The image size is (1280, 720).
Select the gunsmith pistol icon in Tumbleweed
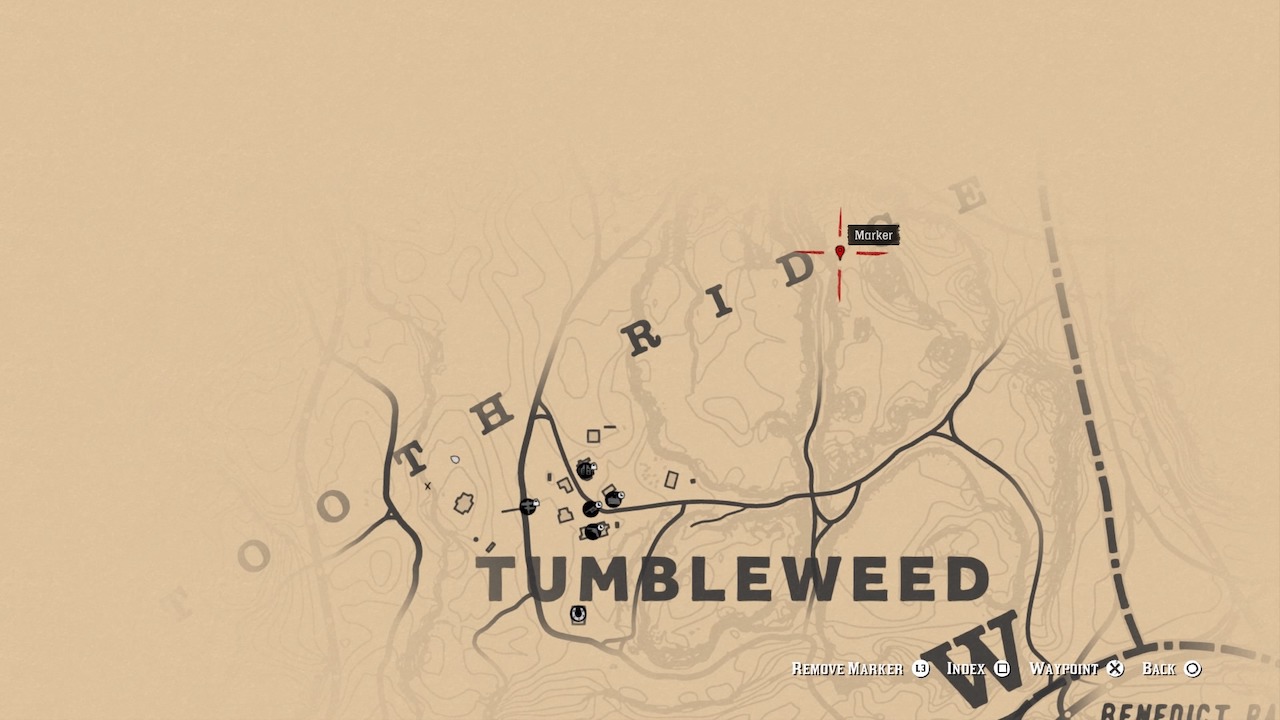[590, 509]
